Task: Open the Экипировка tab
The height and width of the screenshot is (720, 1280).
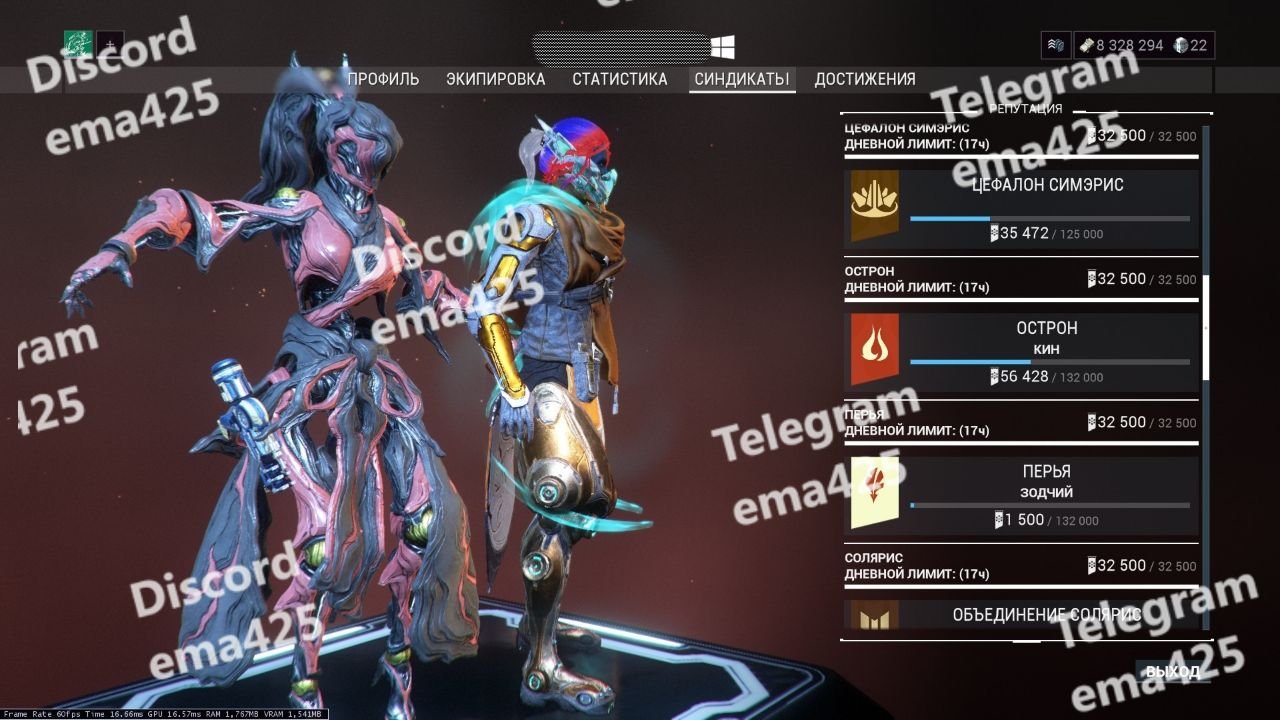Action: (496, 79)
